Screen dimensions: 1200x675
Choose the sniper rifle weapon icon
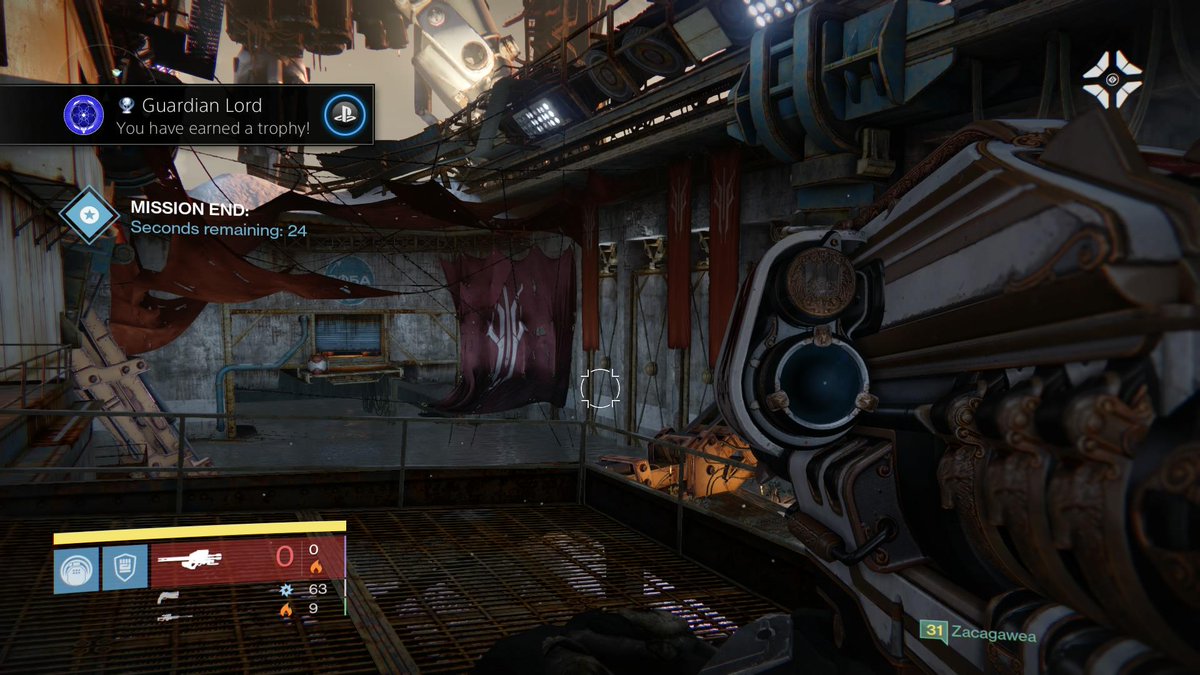tap(174, 616)
